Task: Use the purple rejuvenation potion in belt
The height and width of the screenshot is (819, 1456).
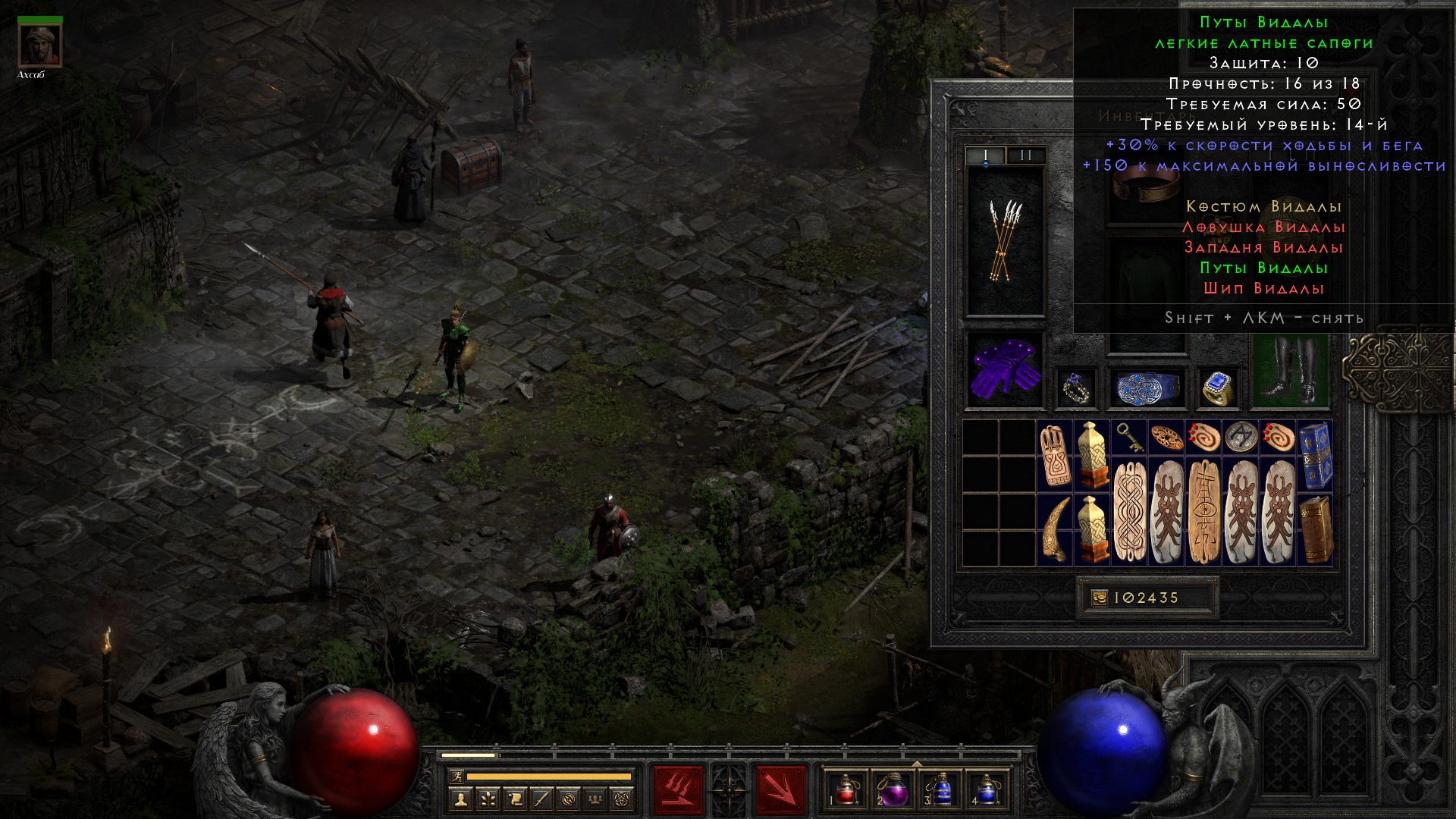Action: pyautogui.click(x=893, y=789)
